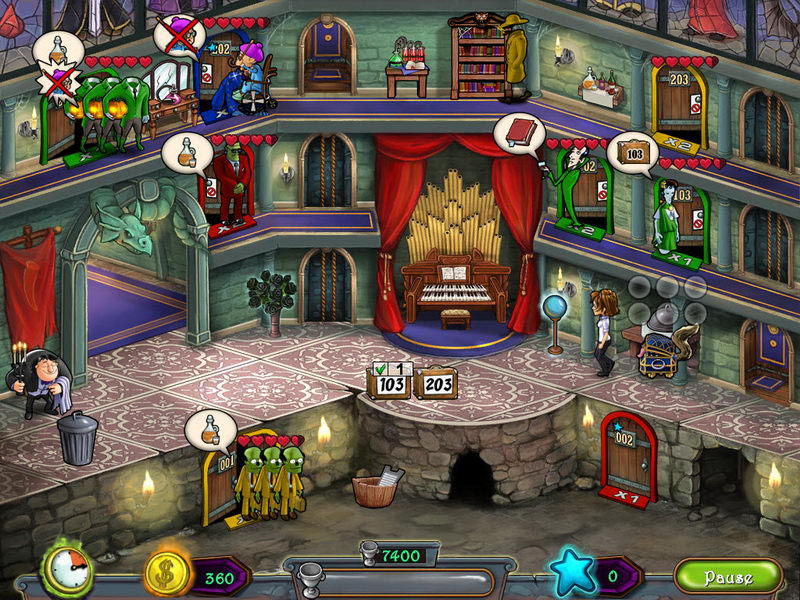Pick the 203 key tag on the desk
Screen dimensions: 800x600
coord(436,384)
